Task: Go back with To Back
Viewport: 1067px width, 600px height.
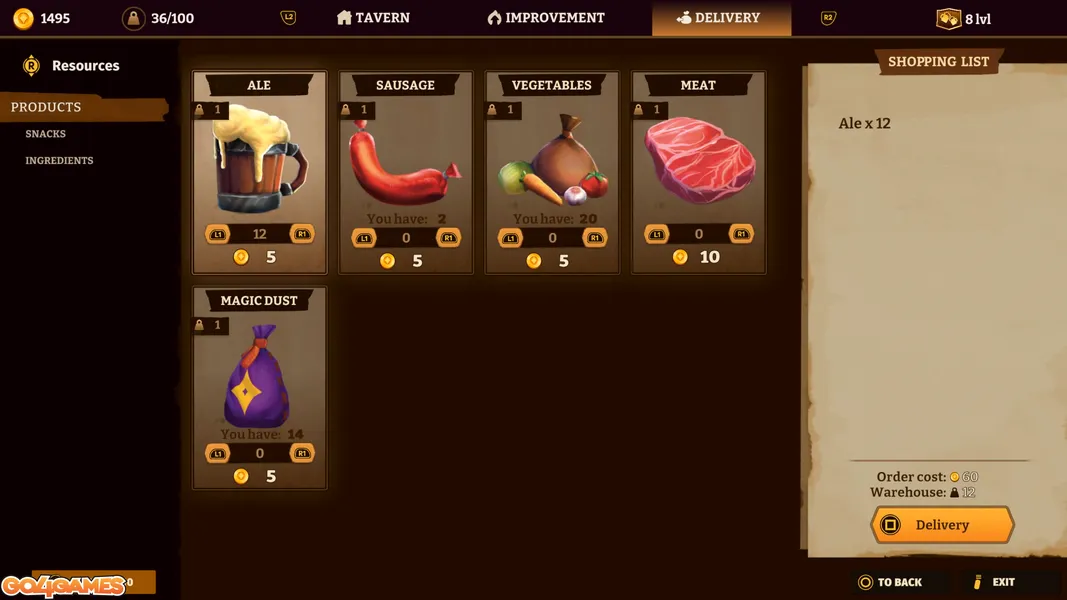Action: click(890, 582)
